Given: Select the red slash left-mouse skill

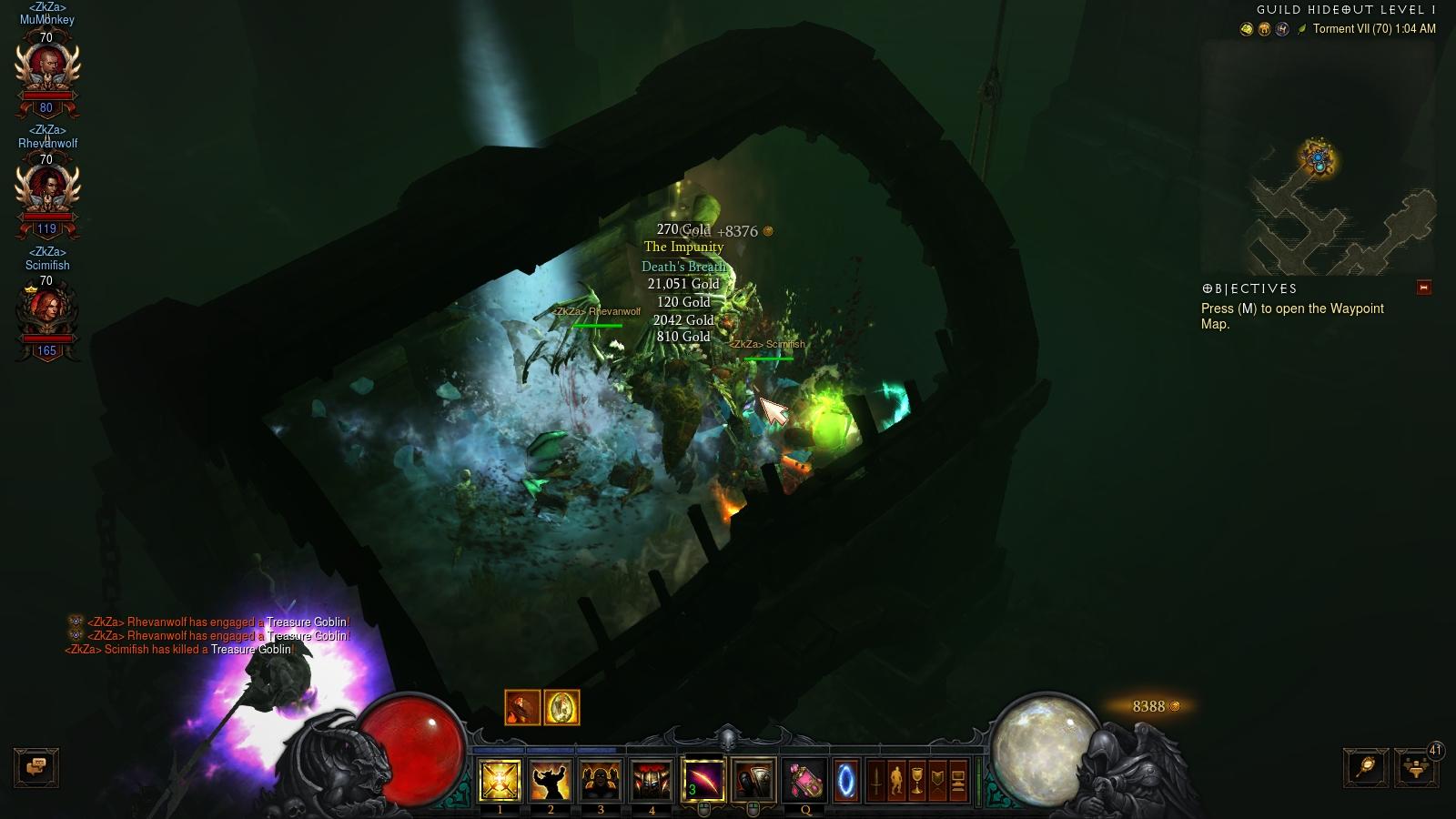Looking at the screenshot, I should pyautogui.click(x=703, y=781).
